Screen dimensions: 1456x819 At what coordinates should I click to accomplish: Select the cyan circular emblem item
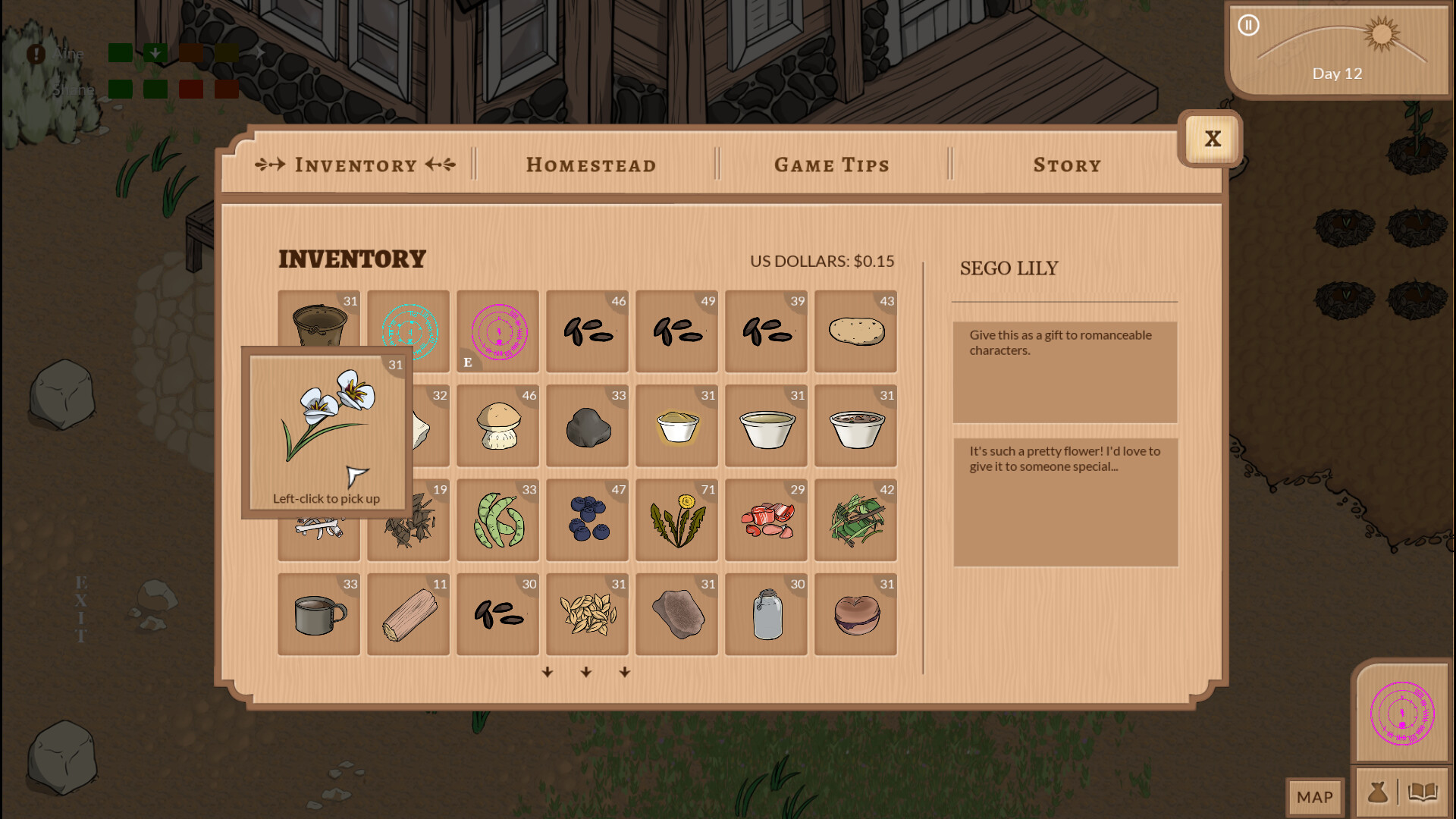[x=408, y=331]
